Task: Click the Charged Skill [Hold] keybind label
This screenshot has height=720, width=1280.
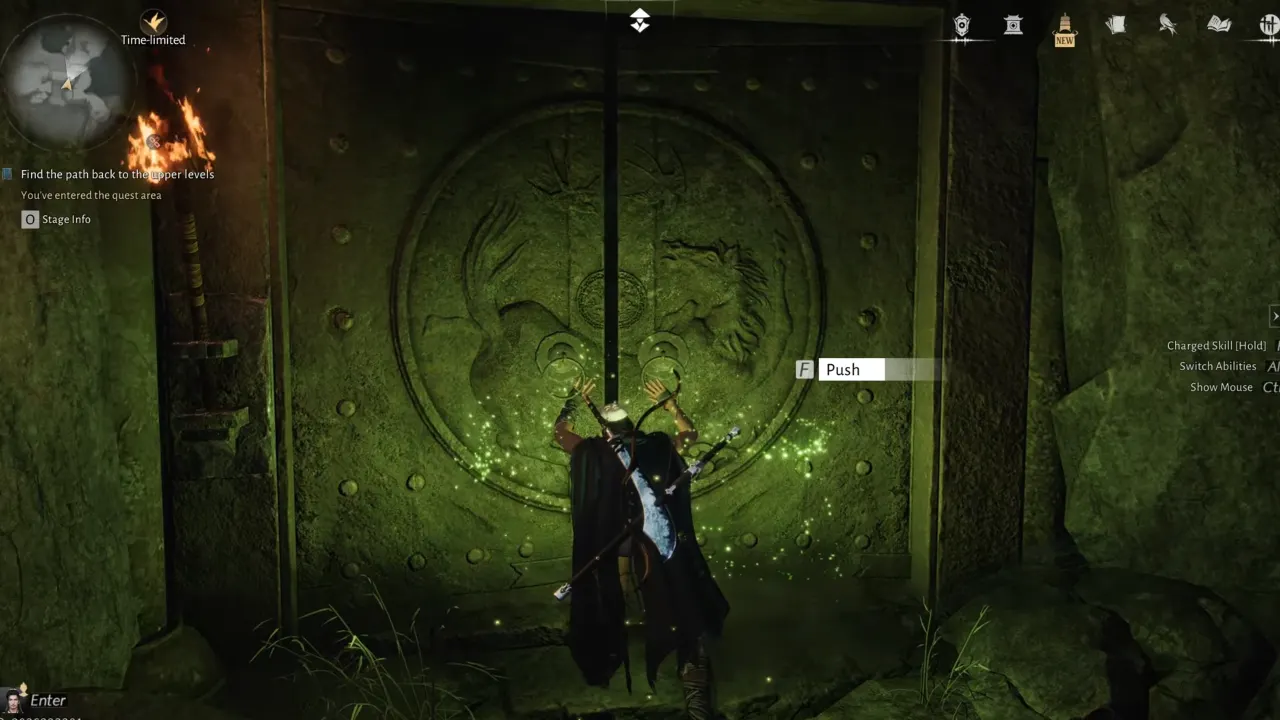Action: click(1216, 345)
